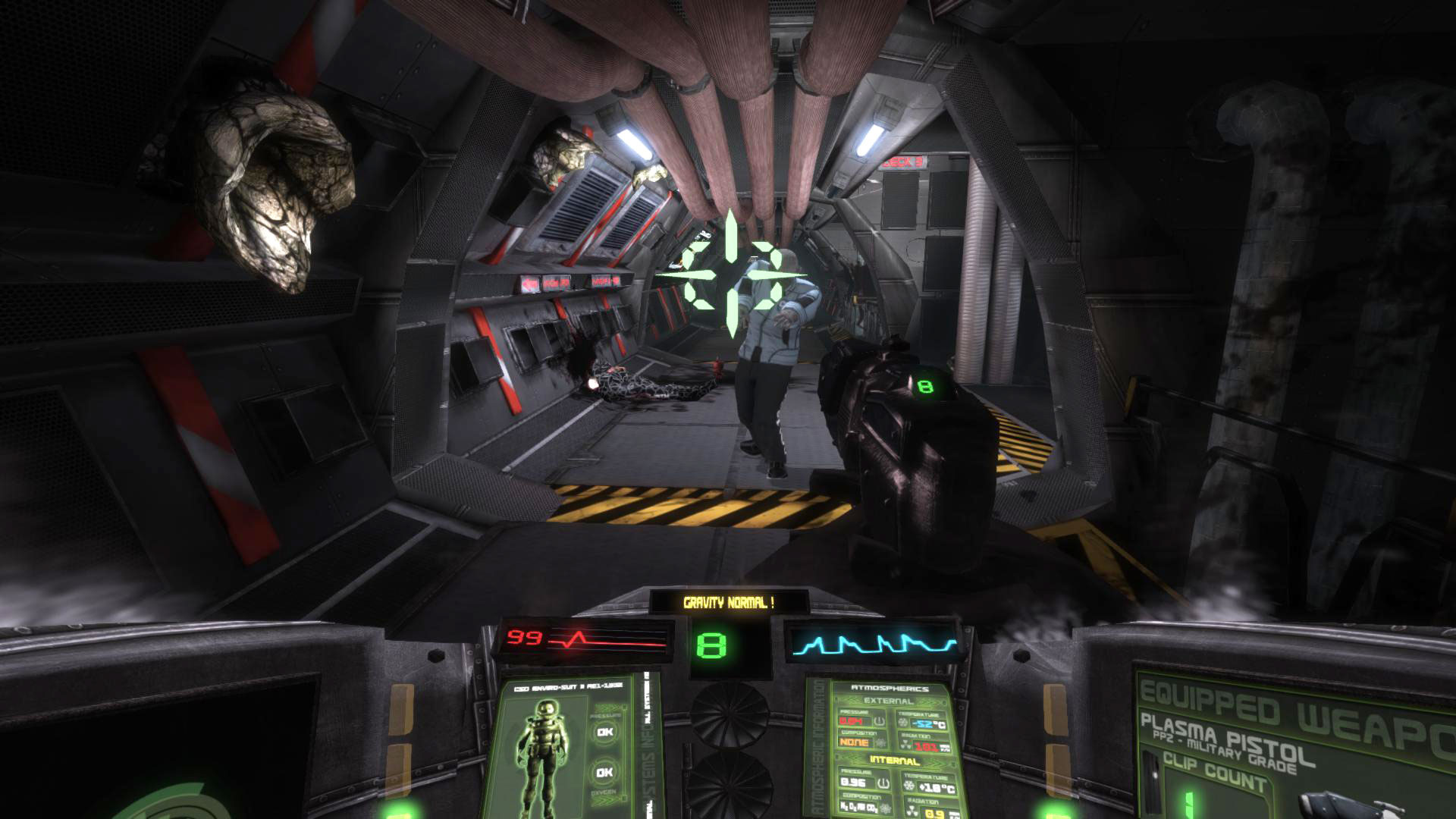Screen dimensions: 1456x819
Task: Click the composition snowflake icon beside NONE
Action: point(882,744)
